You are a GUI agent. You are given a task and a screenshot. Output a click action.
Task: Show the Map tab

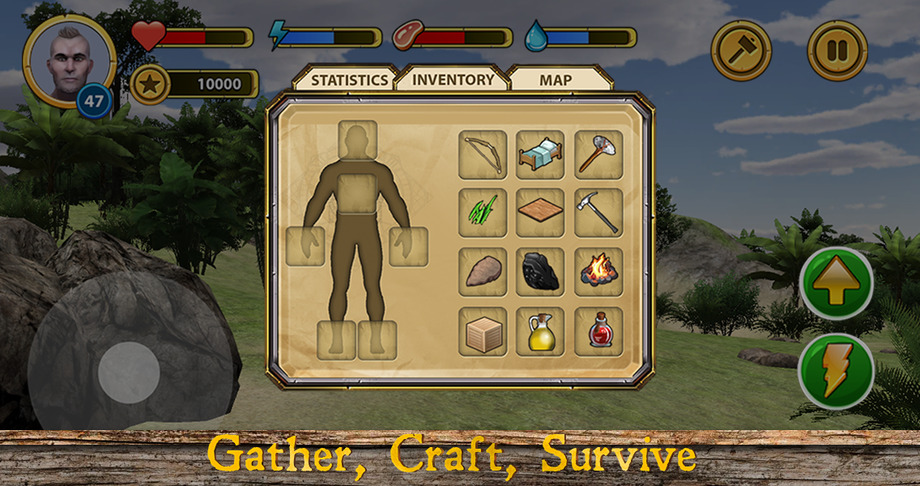coord(556,80)
